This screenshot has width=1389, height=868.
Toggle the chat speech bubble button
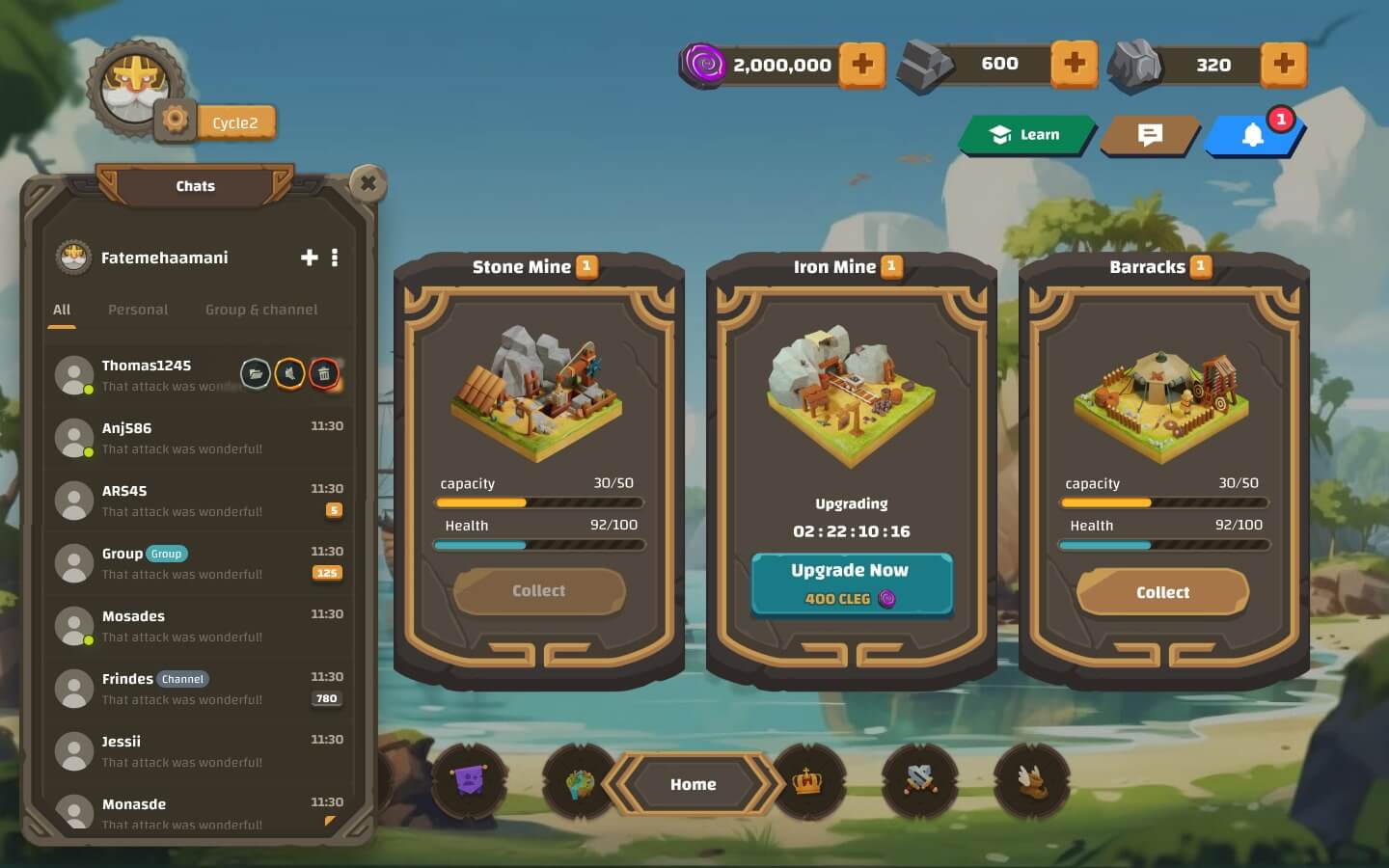tap(1149, 135)
